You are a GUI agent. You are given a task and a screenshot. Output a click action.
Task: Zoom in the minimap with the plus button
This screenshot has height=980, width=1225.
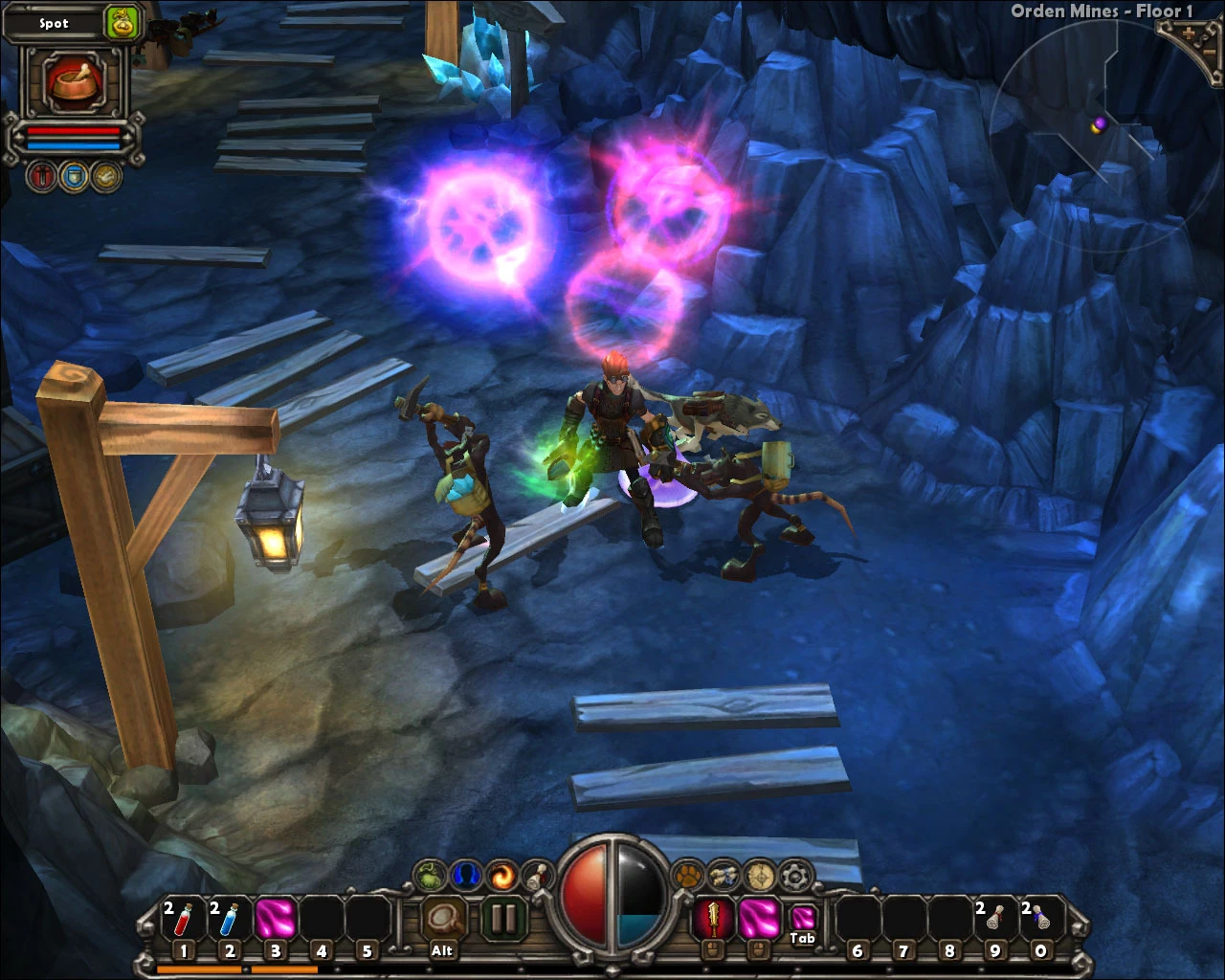[x=1189, y=34]
